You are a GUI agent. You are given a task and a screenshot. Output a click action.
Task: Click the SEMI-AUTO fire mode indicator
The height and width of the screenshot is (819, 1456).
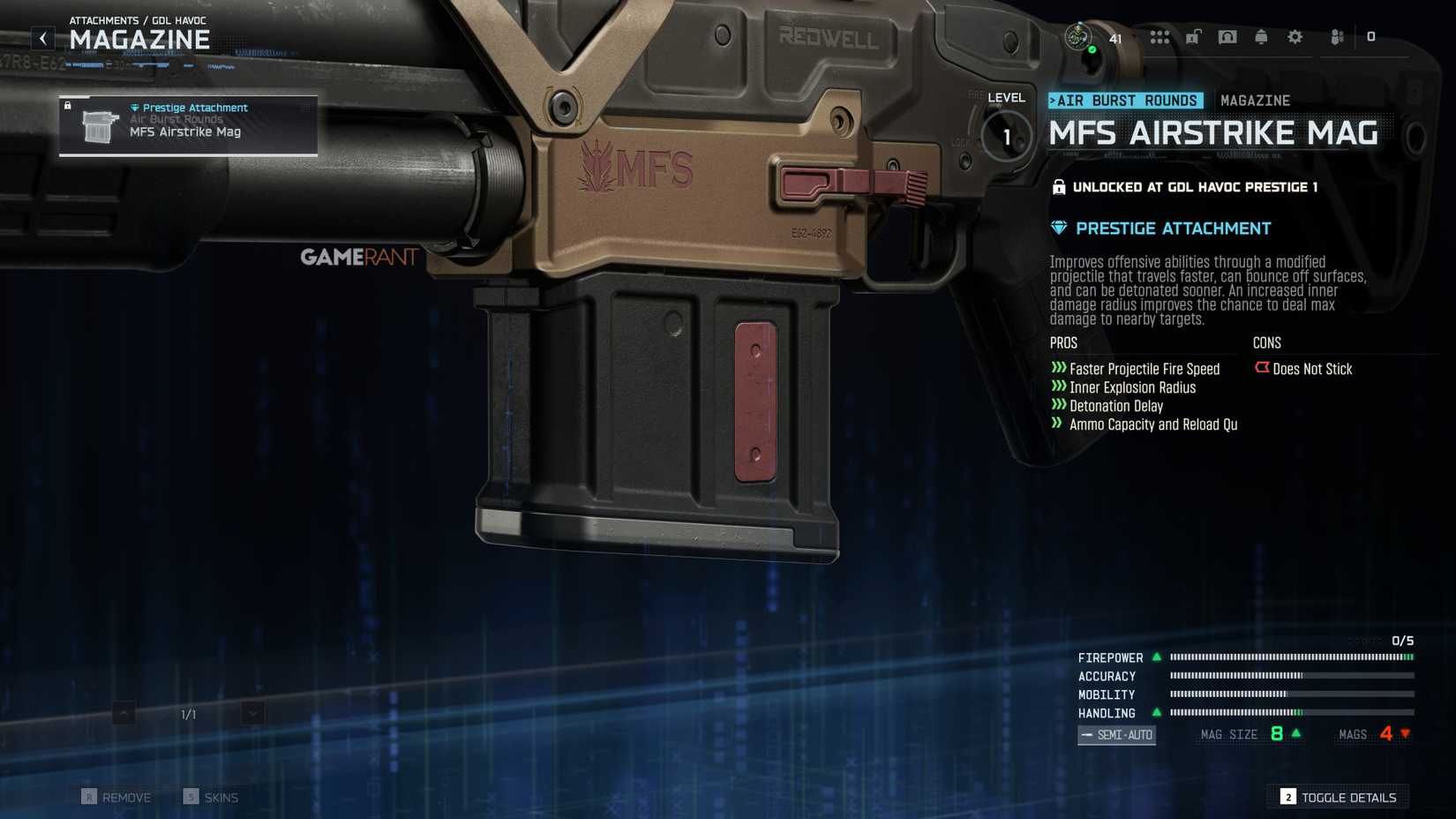click(x=1116, y=735)
